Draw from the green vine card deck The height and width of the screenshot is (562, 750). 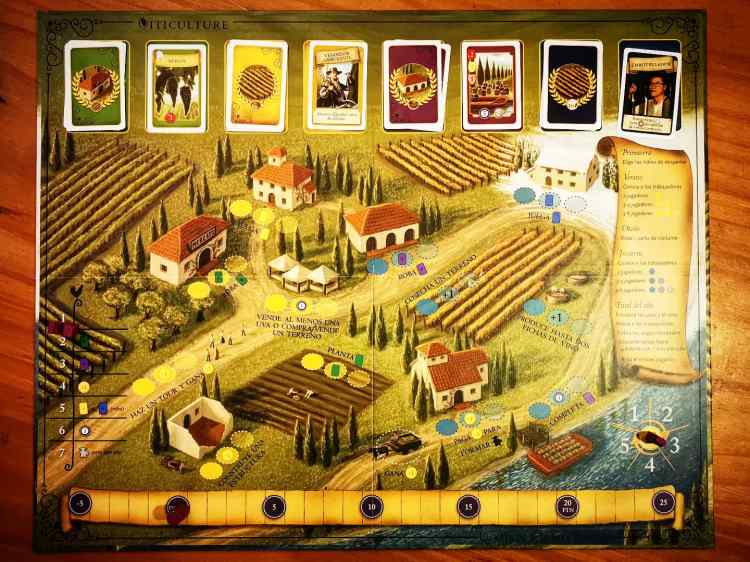pyautogui.click(x=96, y=86)
